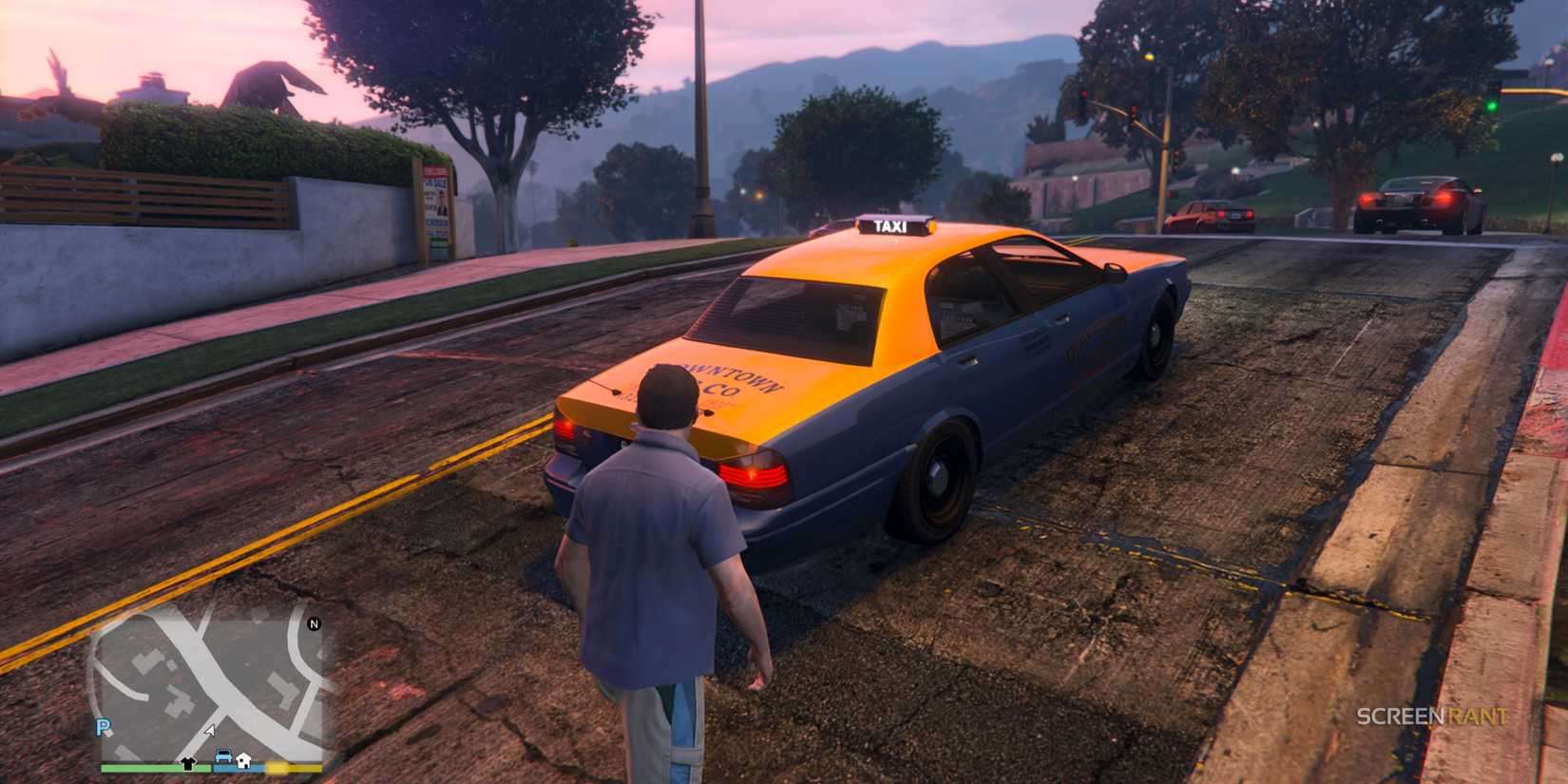Click the white safehouse icon on the HUD bar

243,761
